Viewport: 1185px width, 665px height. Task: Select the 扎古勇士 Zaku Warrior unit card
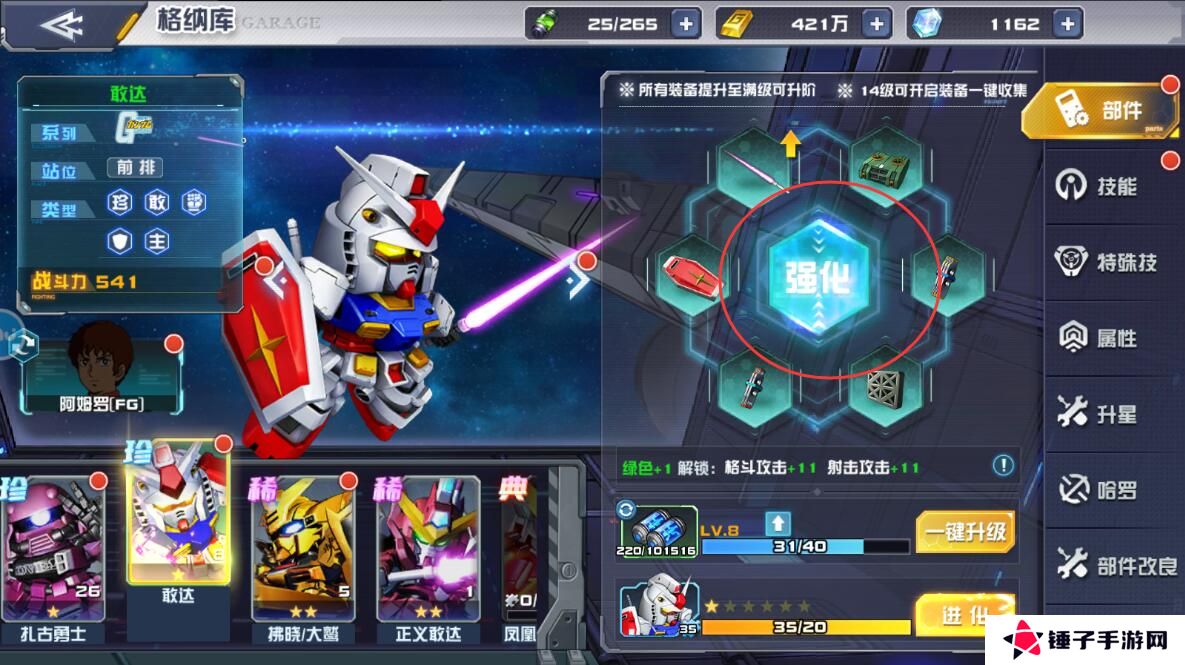click(54, 555)
